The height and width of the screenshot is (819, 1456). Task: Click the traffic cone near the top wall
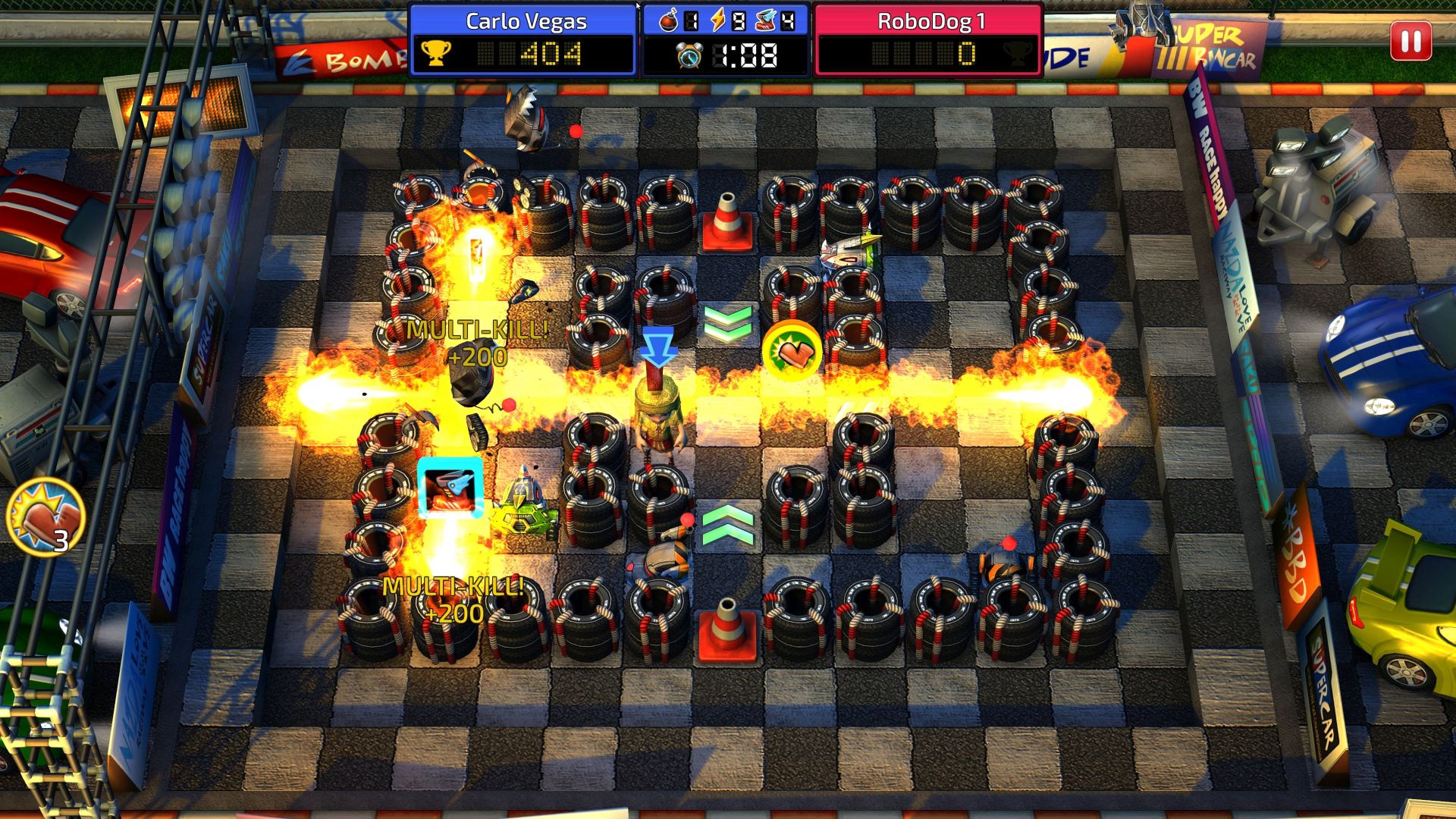point(726,222)
